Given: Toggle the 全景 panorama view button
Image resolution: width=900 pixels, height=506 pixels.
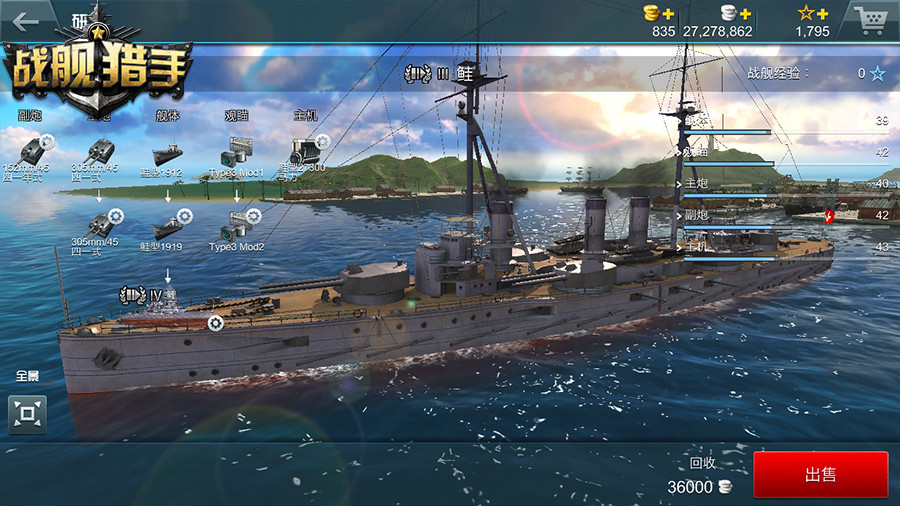Looking at the screenshot, I should coord(27,413).
